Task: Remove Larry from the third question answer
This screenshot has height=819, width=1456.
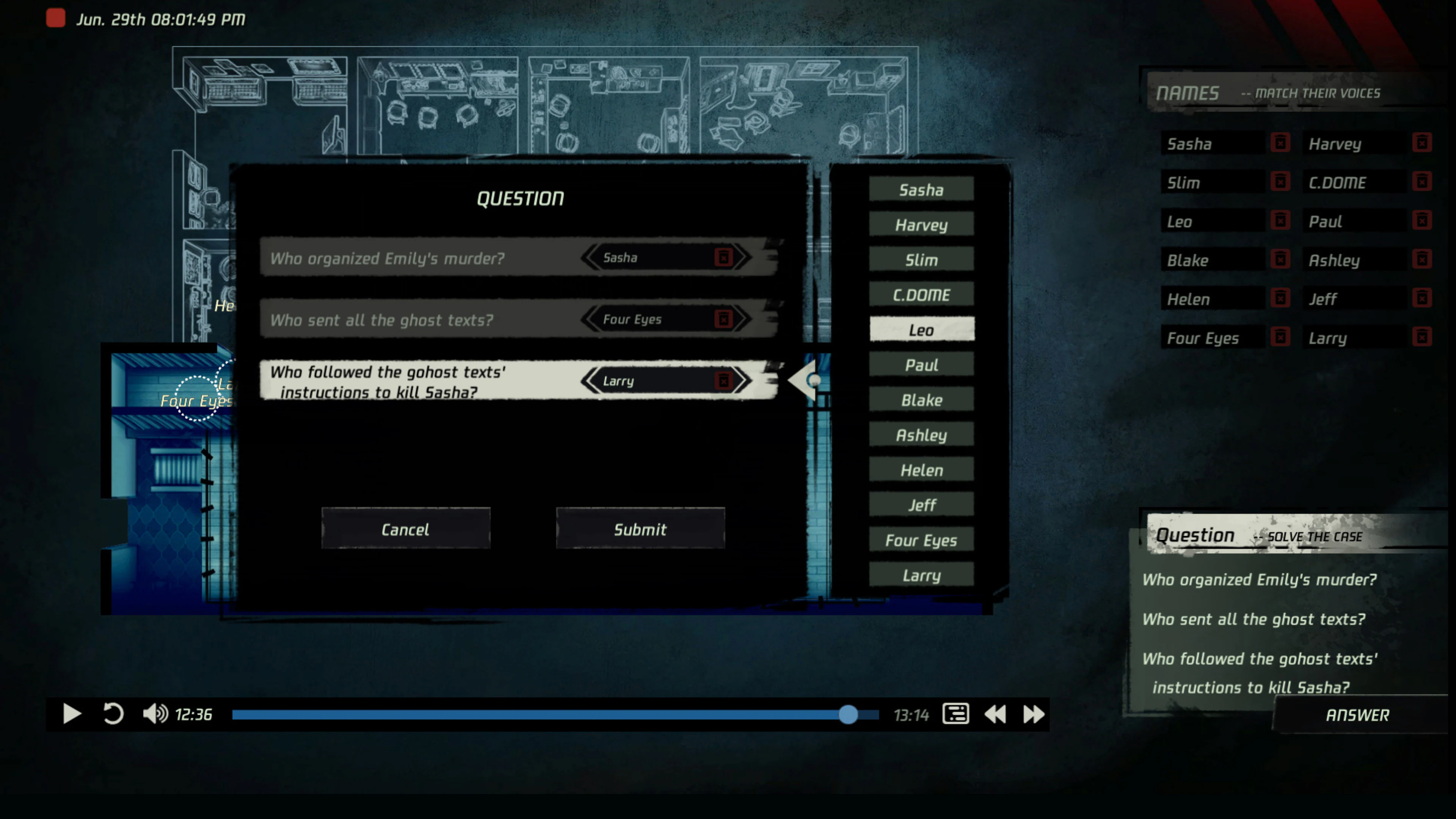Action: 724,380
